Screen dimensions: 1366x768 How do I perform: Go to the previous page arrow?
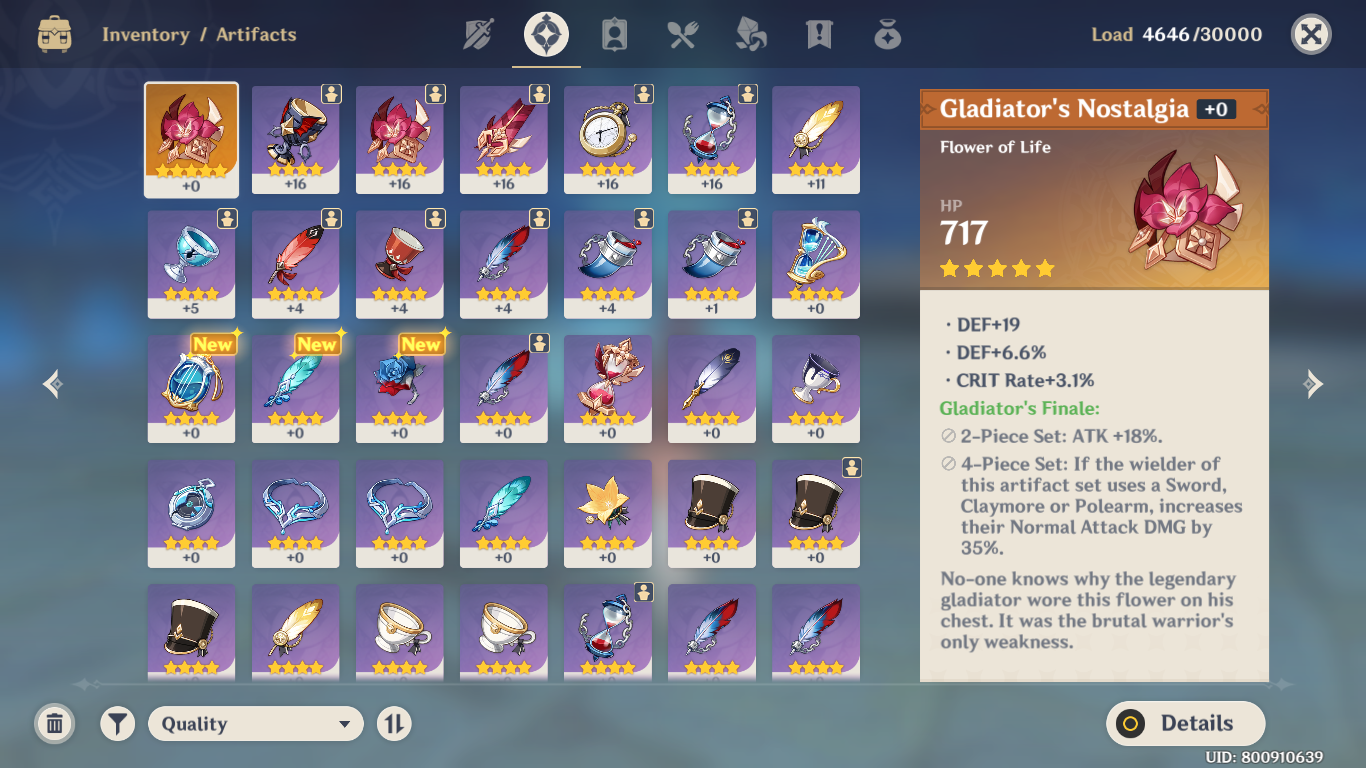(53, 384)
